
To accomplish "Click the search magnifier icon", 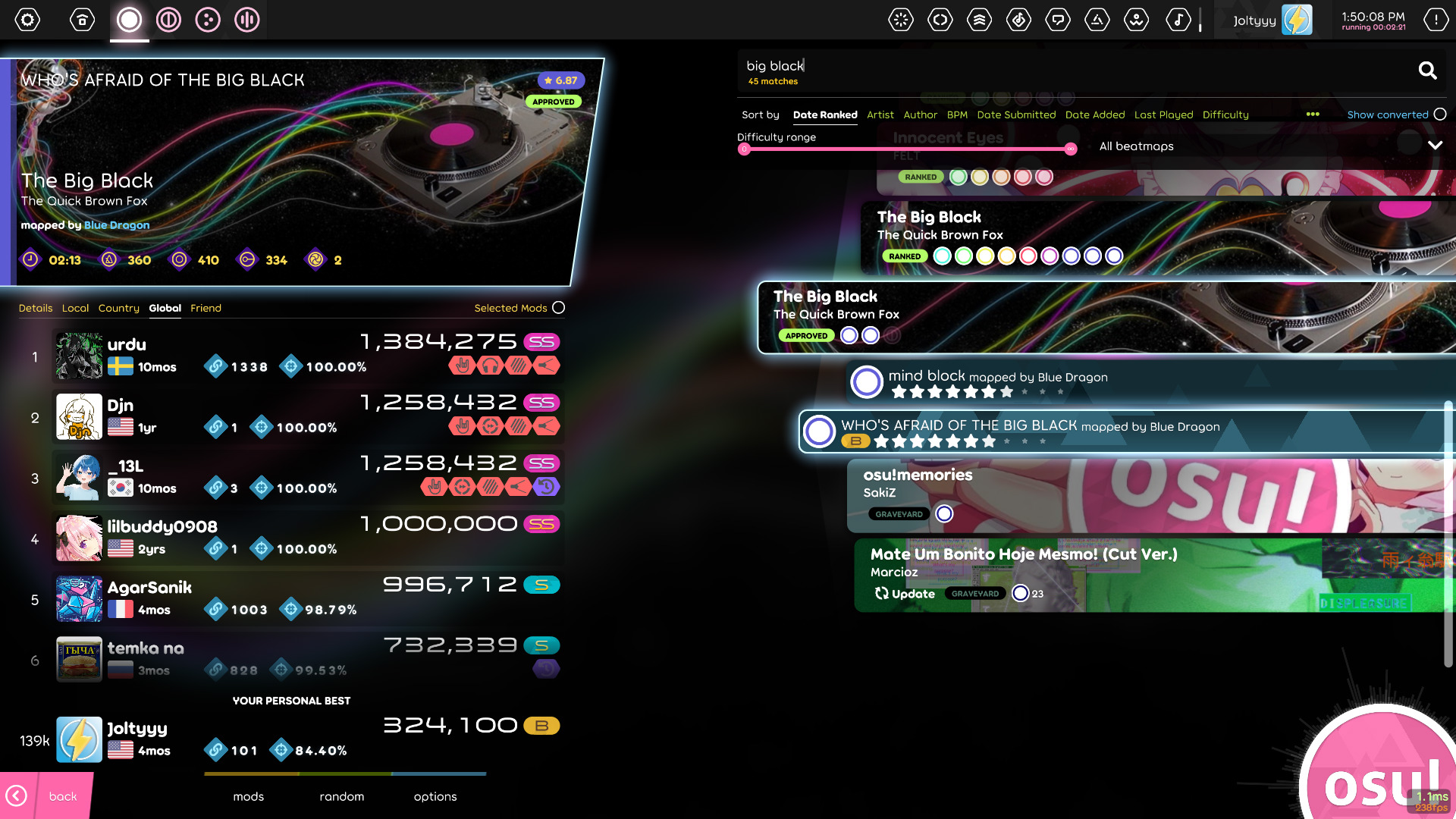I will point(1428,71).
